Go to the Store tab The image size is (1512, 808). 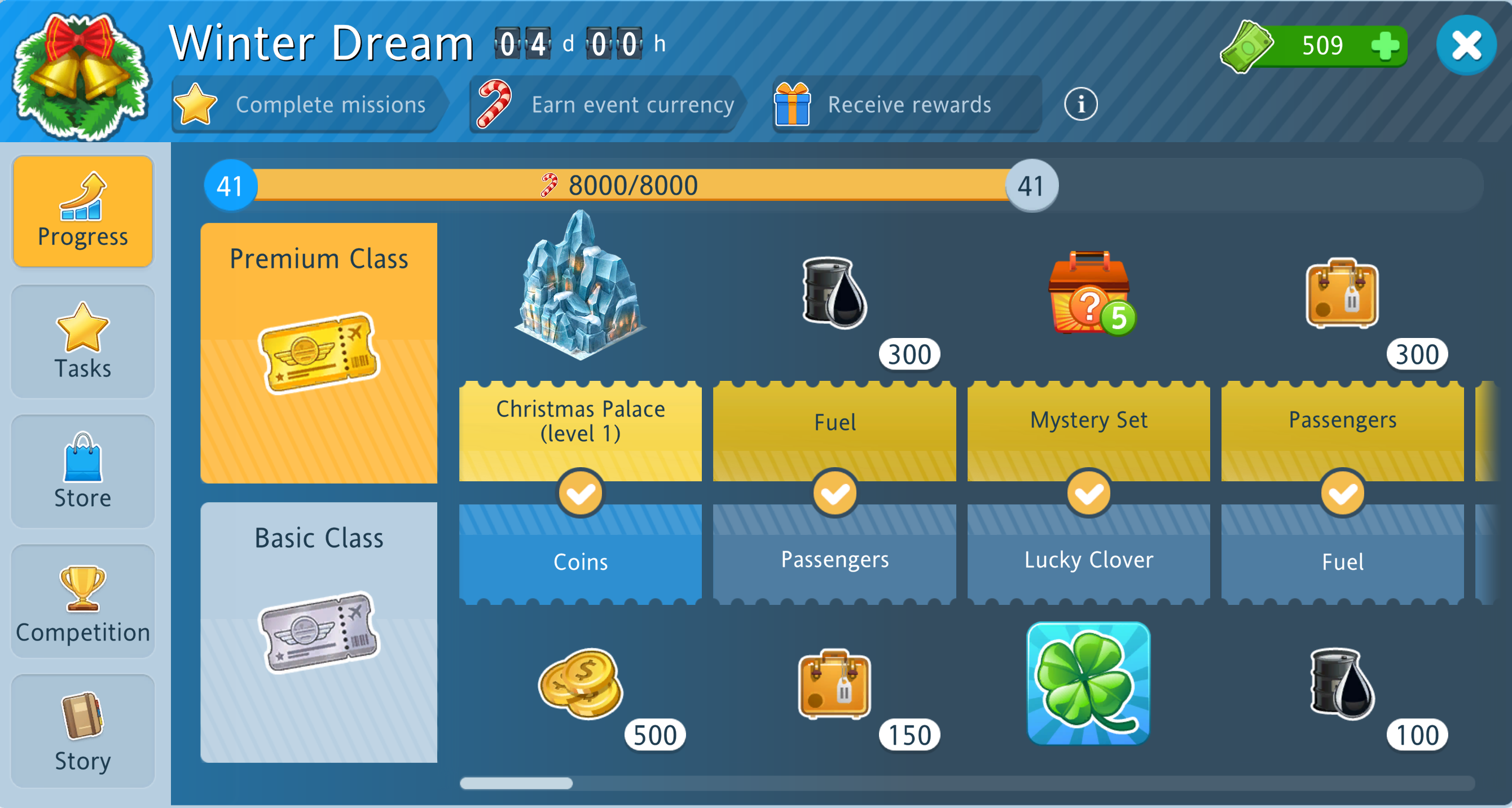[83, 471]
